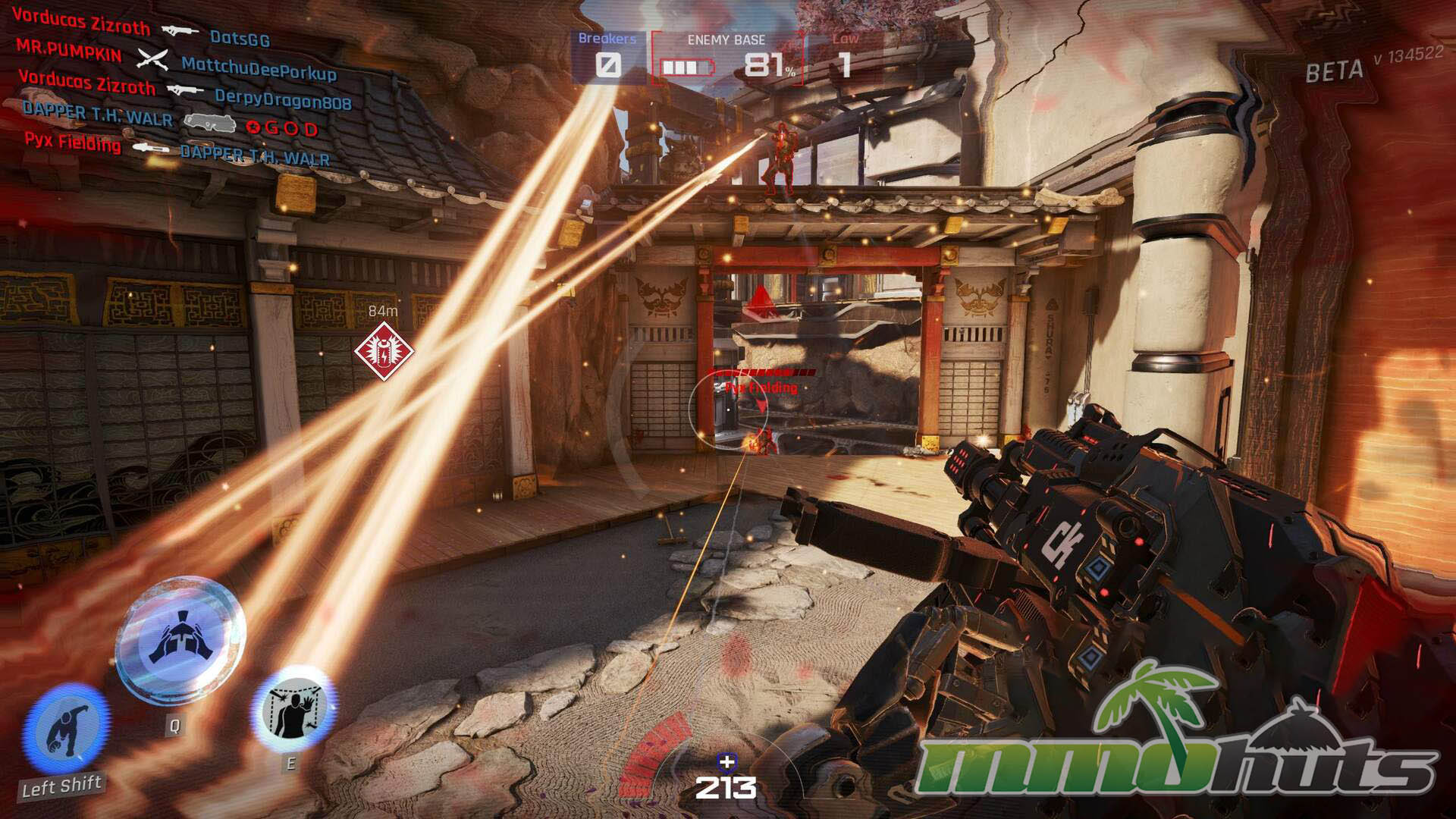The height and width of the screenshot is (819, 1456).
Task: Select the DerpyDragon808 kill feed row
Action: 184,91
